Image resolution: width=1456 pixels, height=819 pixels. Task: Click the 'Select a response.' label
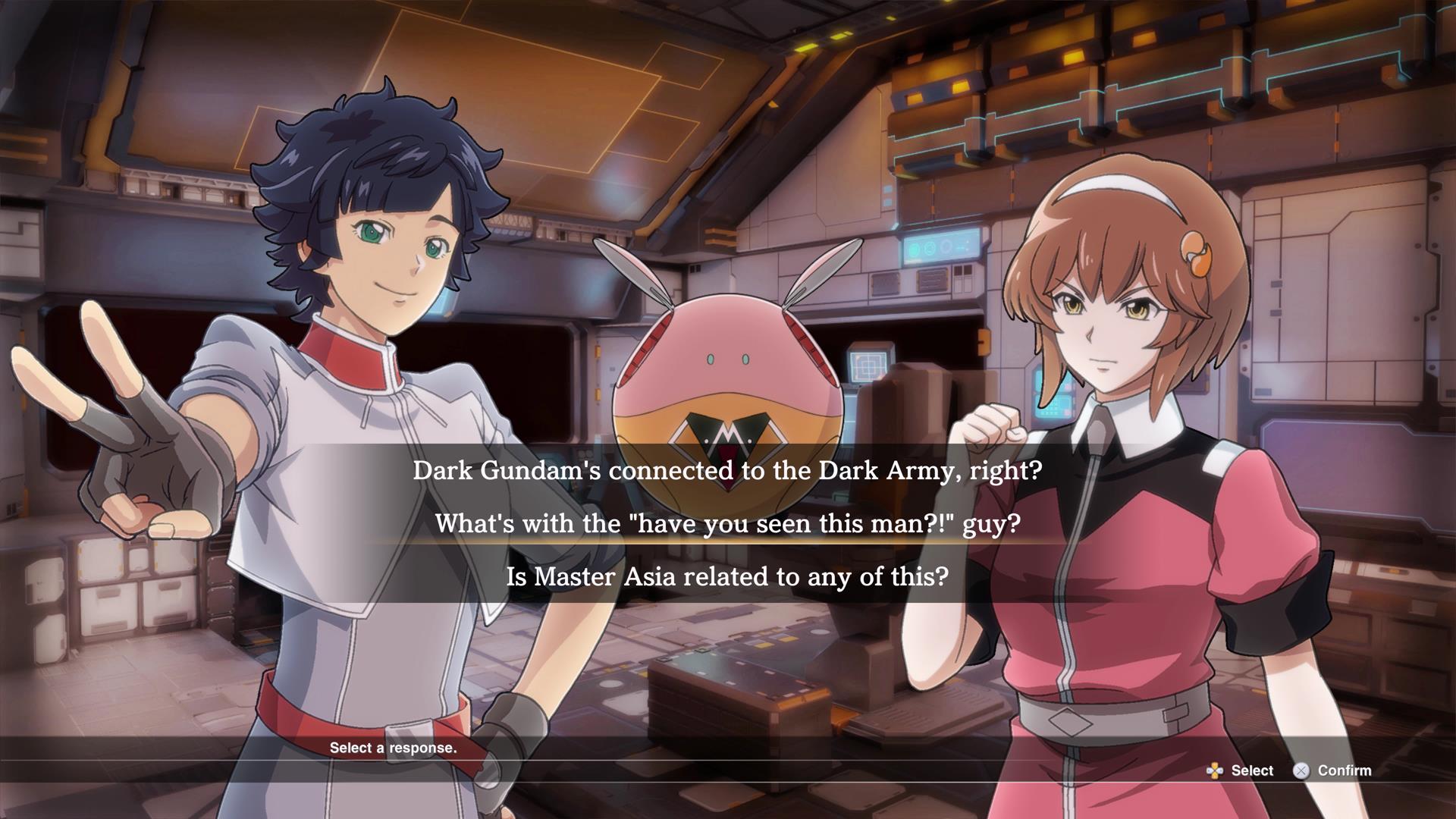click(394, 748)
